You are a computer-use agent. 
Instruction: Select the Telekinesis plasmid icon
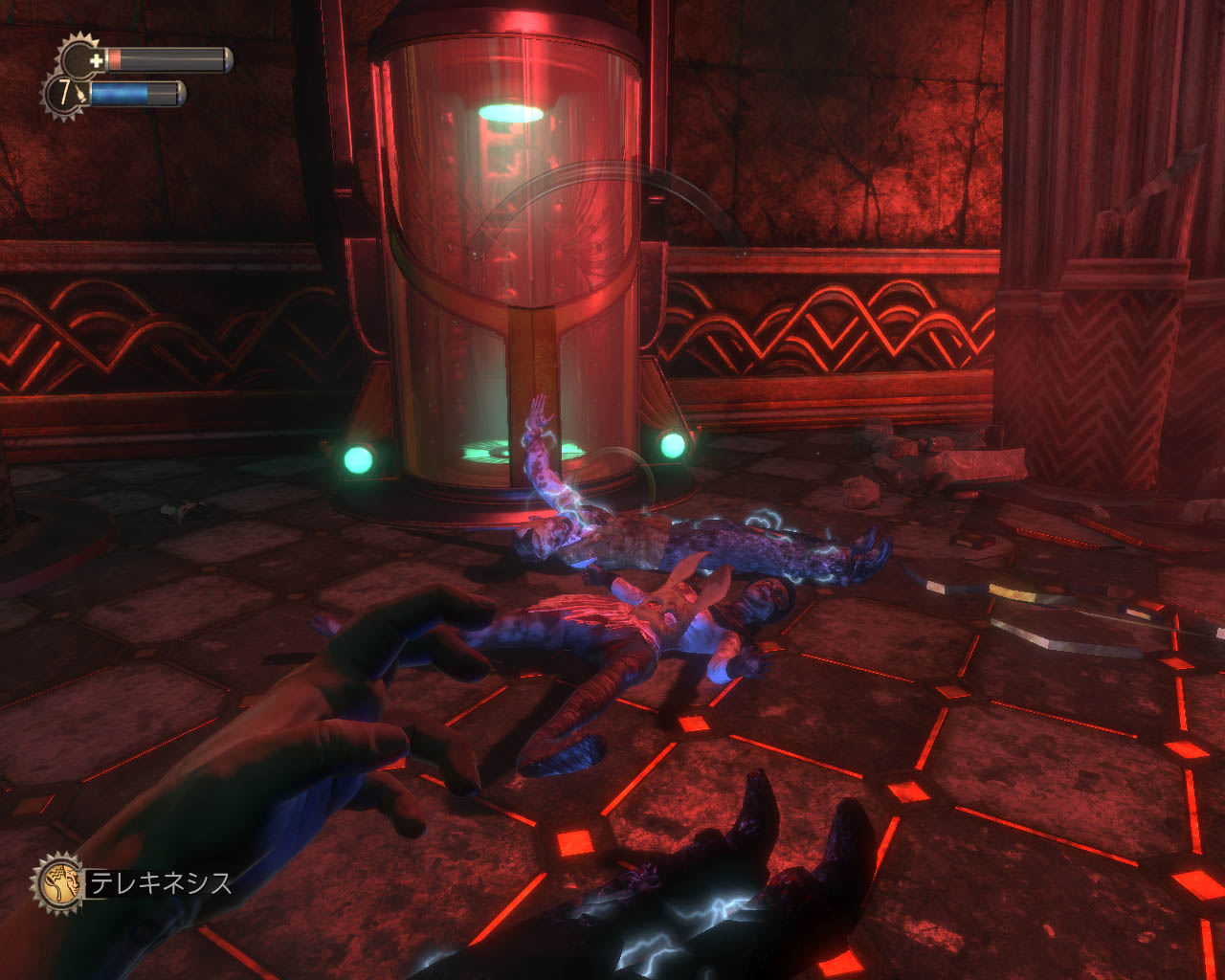[58, 882]
